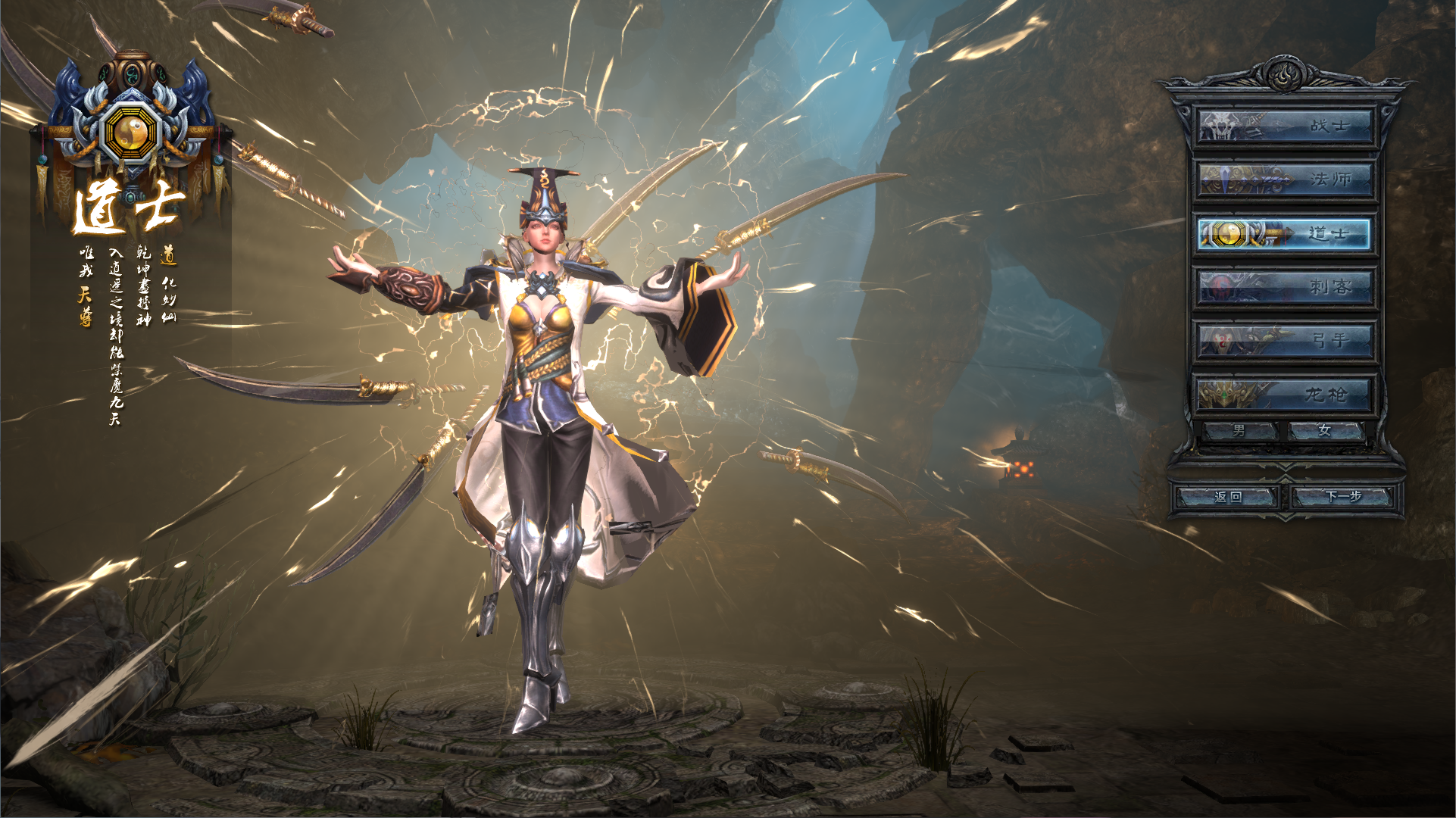
Task: Switch gender to 女 female
Action: pos(1326,431)
